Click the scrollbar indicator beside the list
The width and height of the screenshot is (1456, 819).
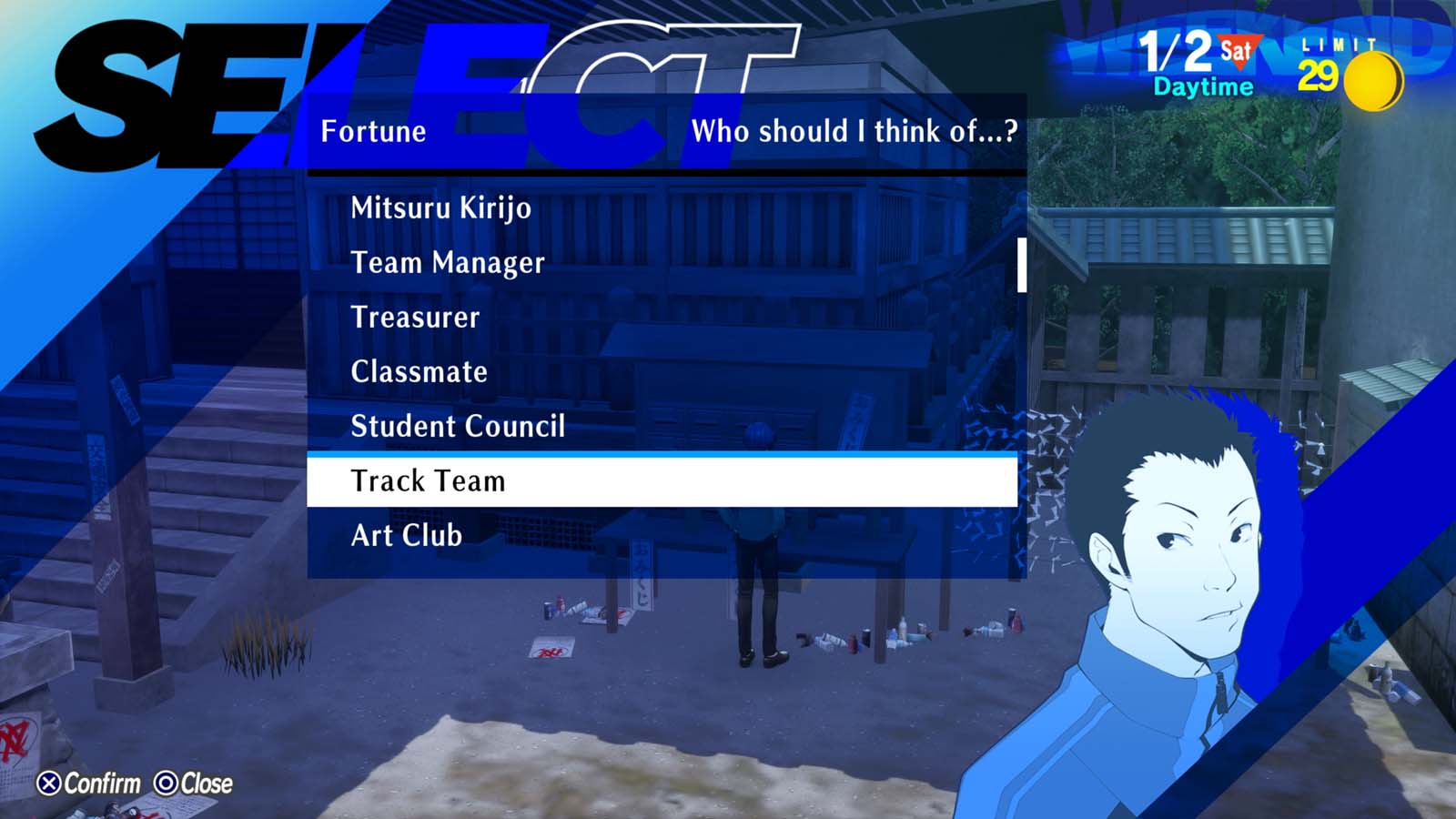point(1023,264)
